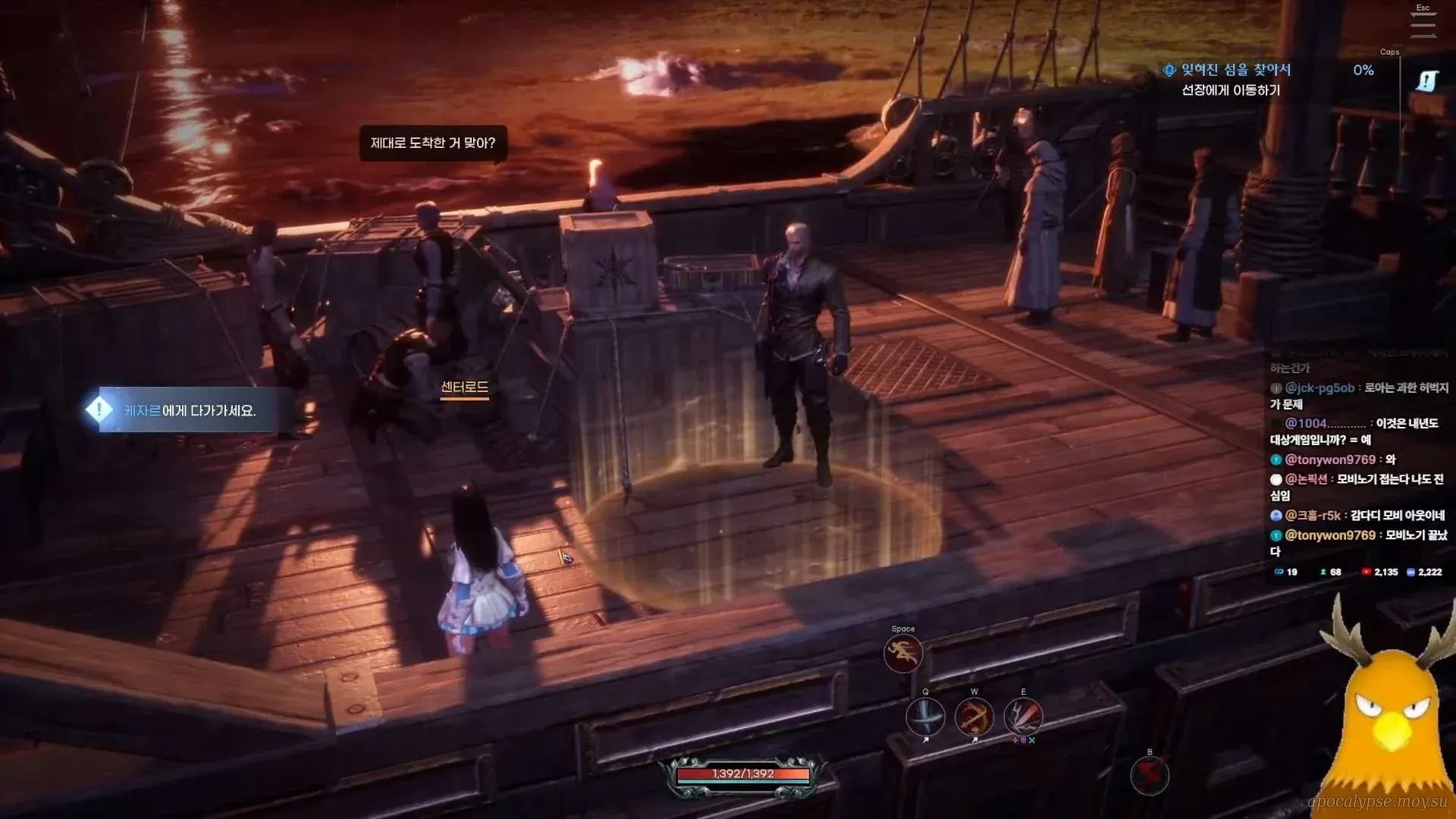Screen dimensions: 1456x819
Task: Open the stream chat overlay messages
Action: point(1357,469)
